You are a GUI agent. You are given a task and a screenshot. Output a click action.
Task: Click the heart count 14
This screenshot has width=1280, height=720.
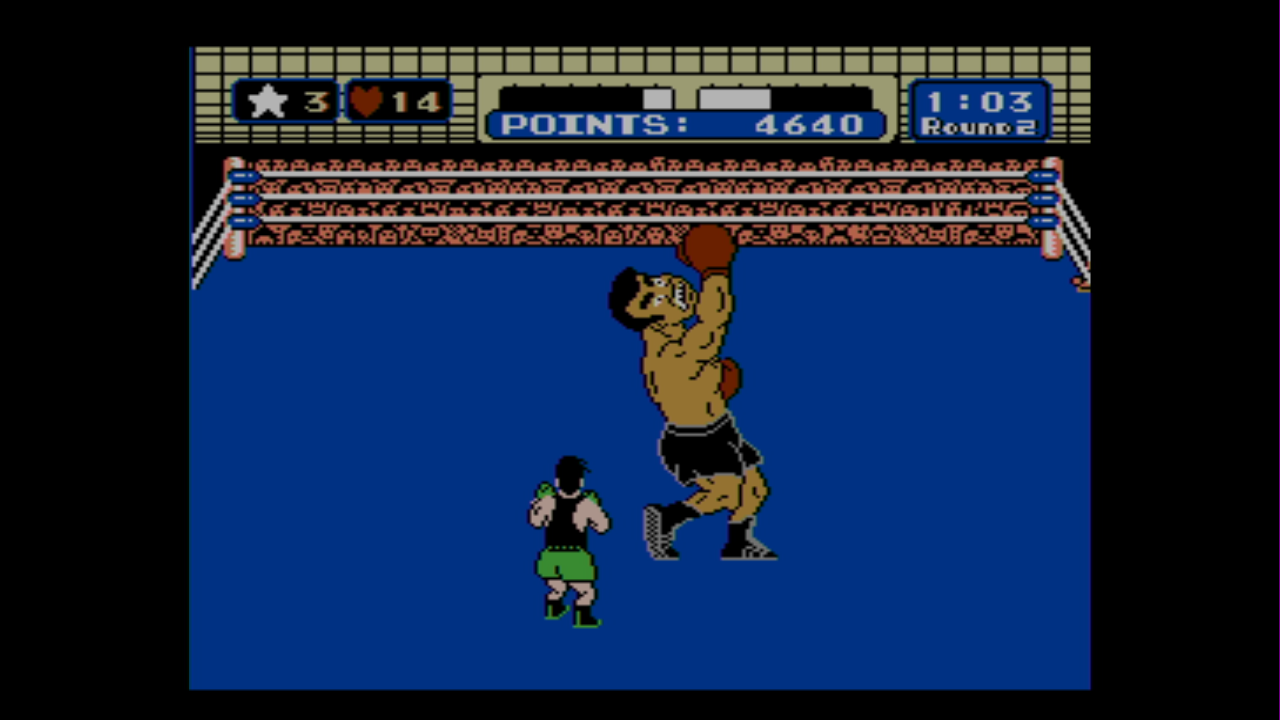tap(419, 100)
